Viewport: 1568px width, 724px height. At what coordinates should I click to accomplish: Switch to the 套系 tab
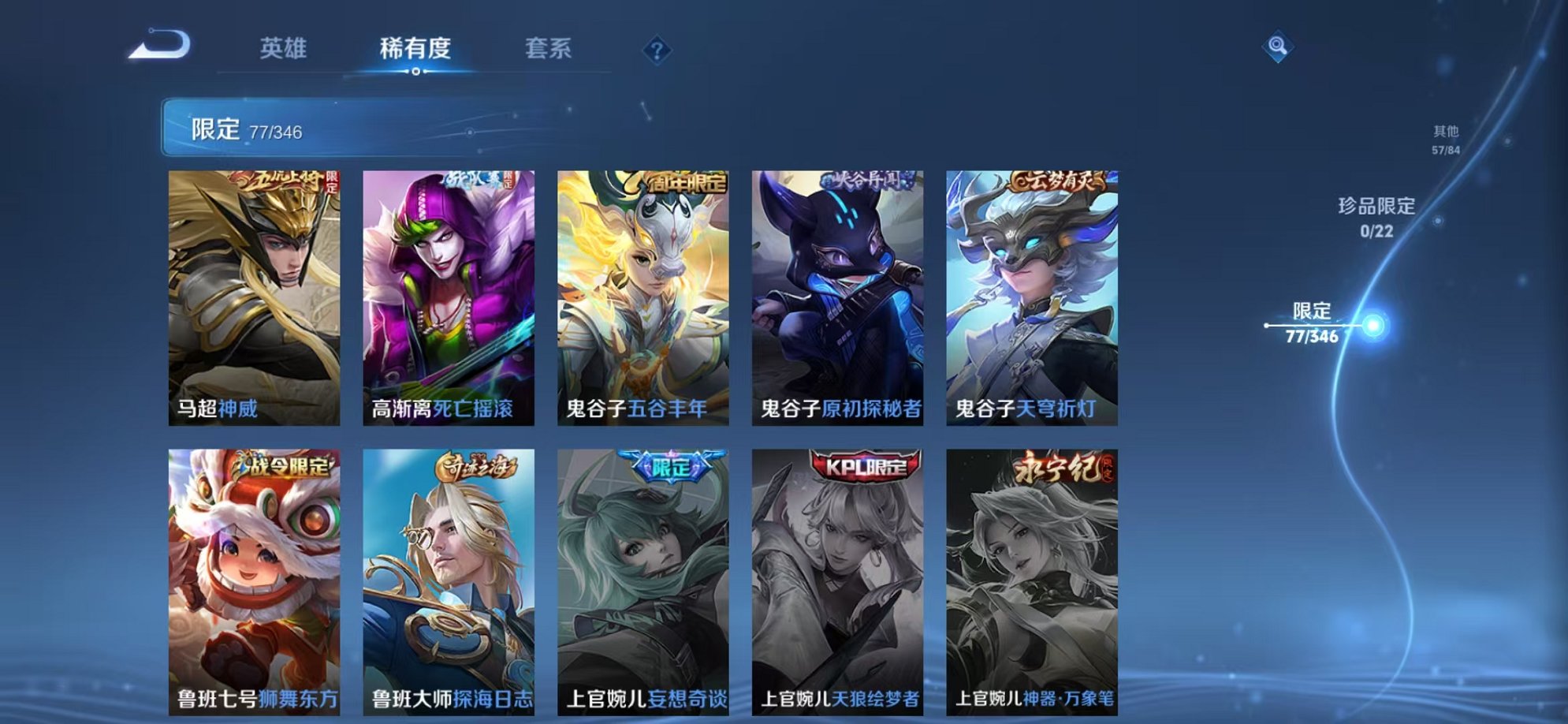pyautogui.click(x=549, y=49)
